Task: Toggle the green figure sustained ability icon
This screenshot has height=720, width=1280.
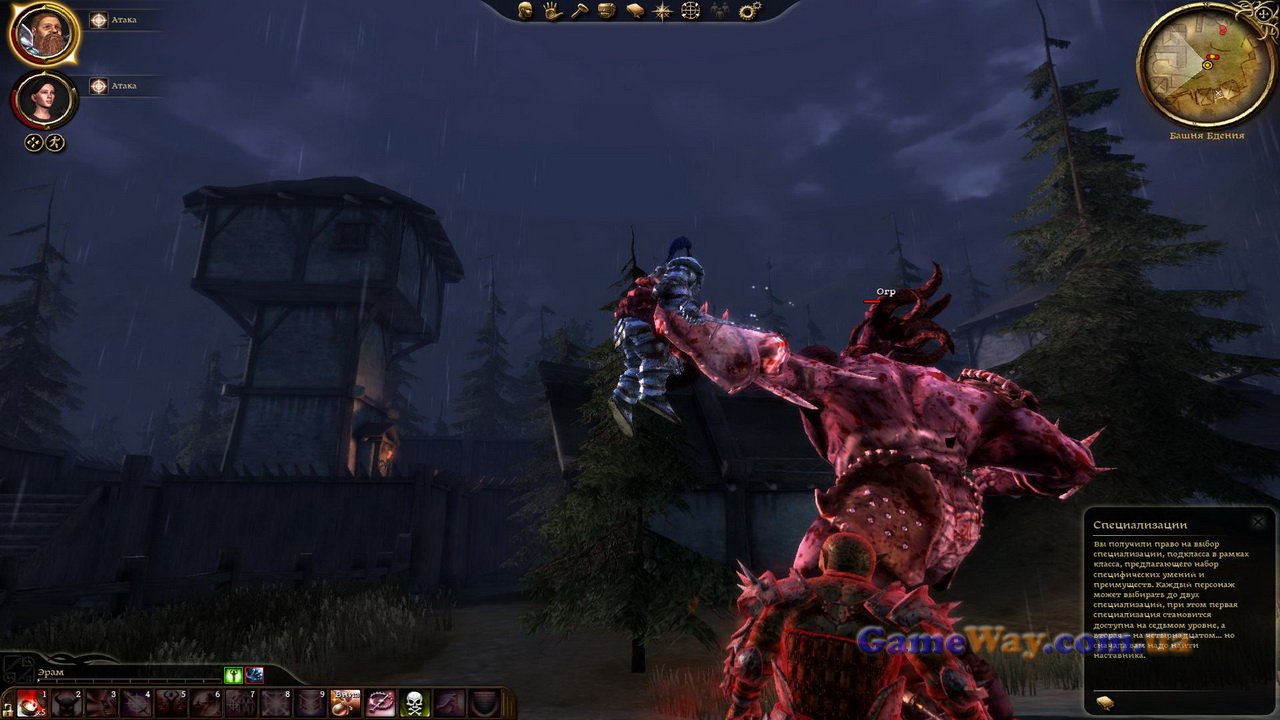Action: click(x=233, y=675)
